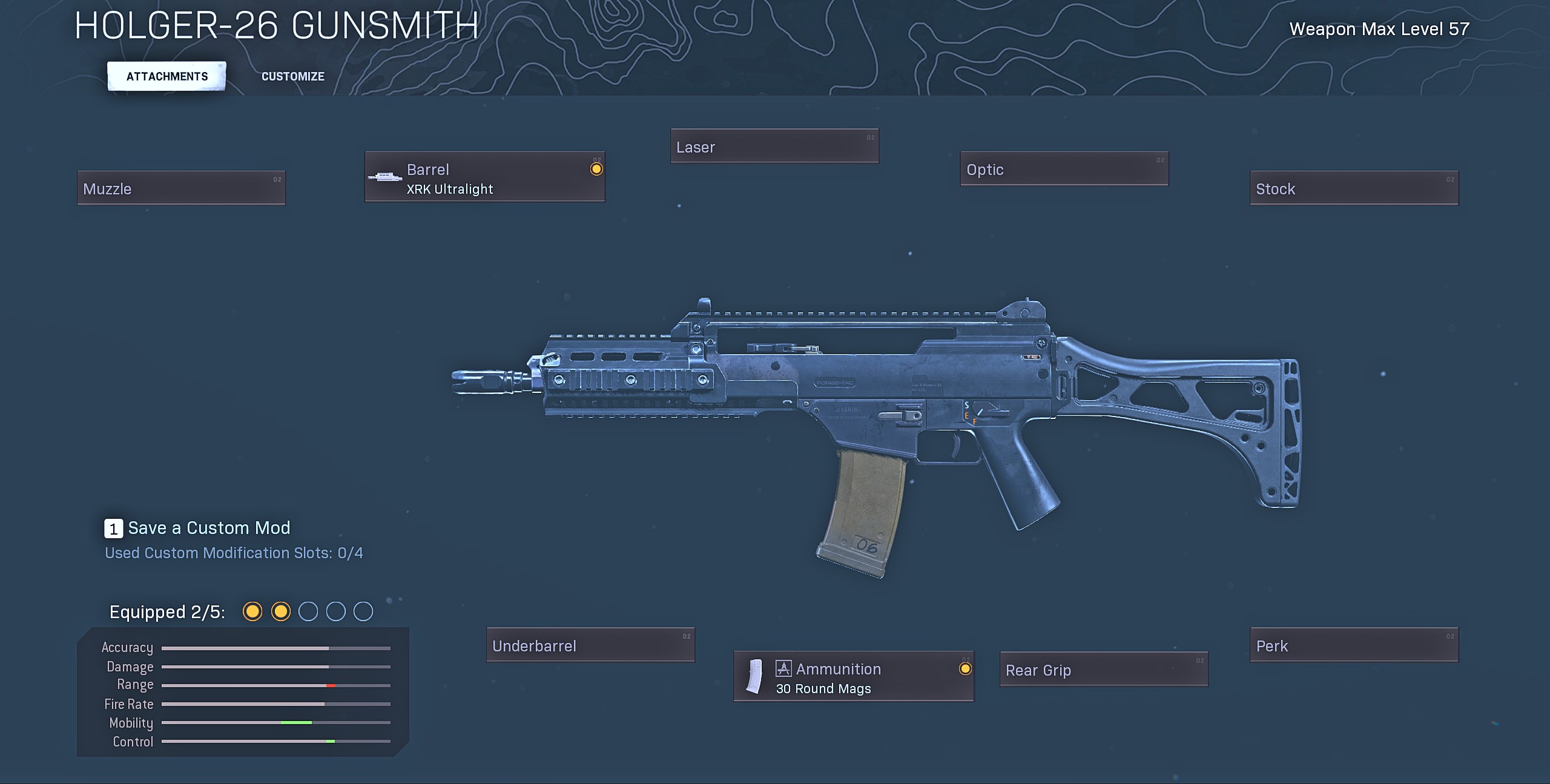
Task: Open the Underbarrel attachment slot
Action: tap(590, 645)
